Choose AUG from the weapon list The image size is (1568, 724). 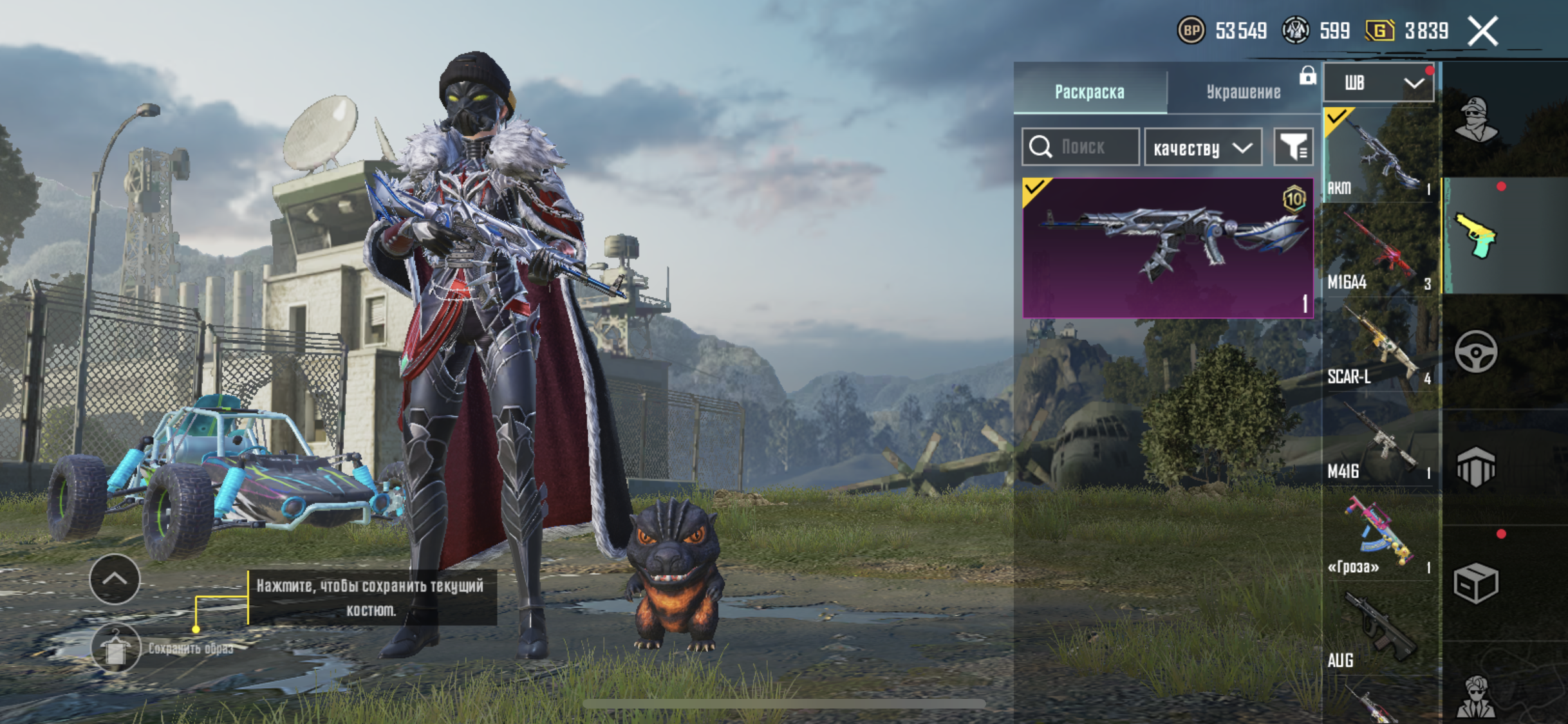[x=1379, y=629]
